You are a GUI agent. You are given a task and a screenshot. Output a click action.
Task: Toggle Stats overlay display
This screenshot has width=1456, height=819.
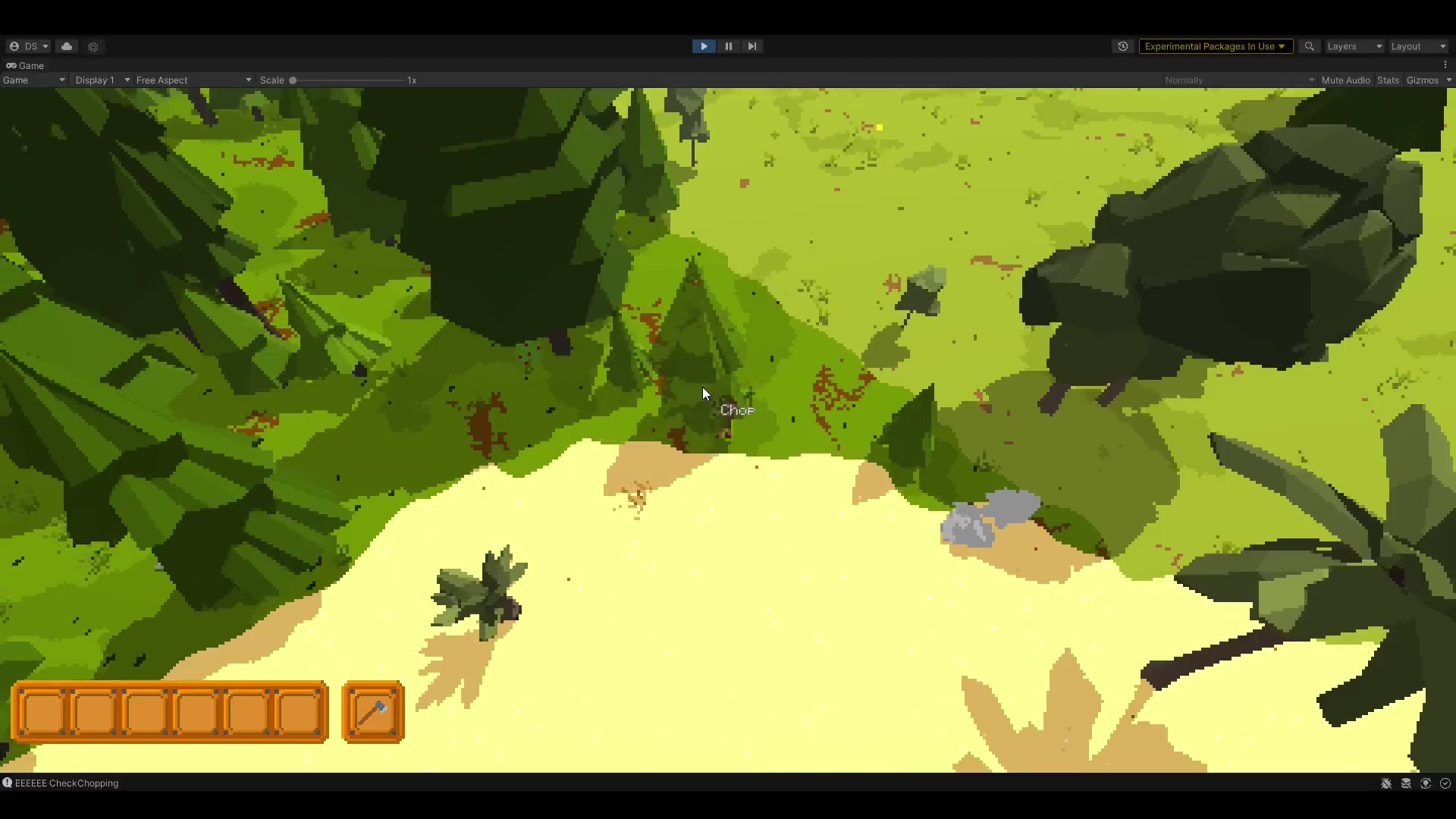[x=1388, y=80]
